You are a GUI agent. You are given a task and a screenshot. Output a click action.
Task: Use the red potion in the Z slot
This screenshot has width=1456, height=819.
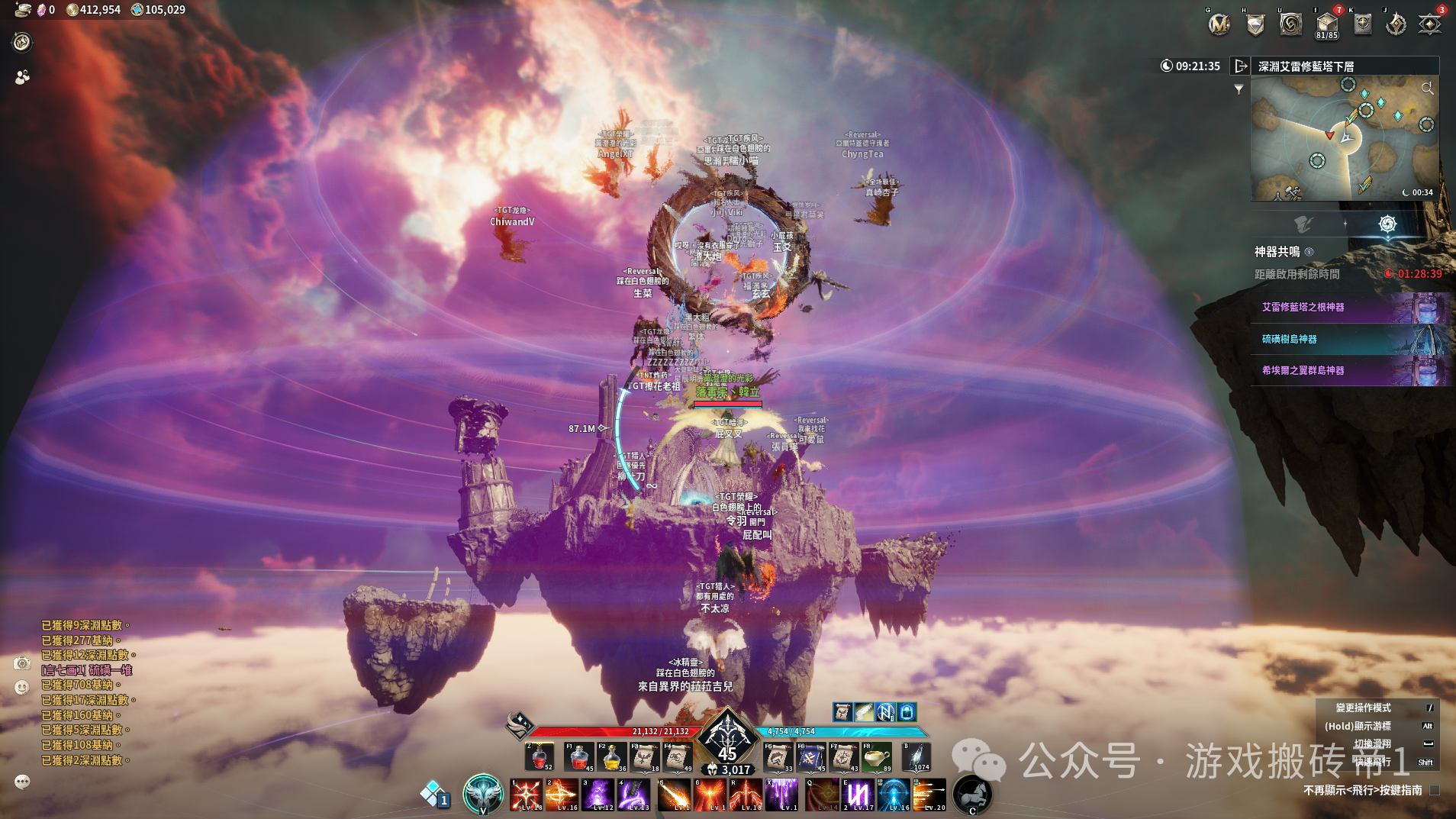pos(539,756)
